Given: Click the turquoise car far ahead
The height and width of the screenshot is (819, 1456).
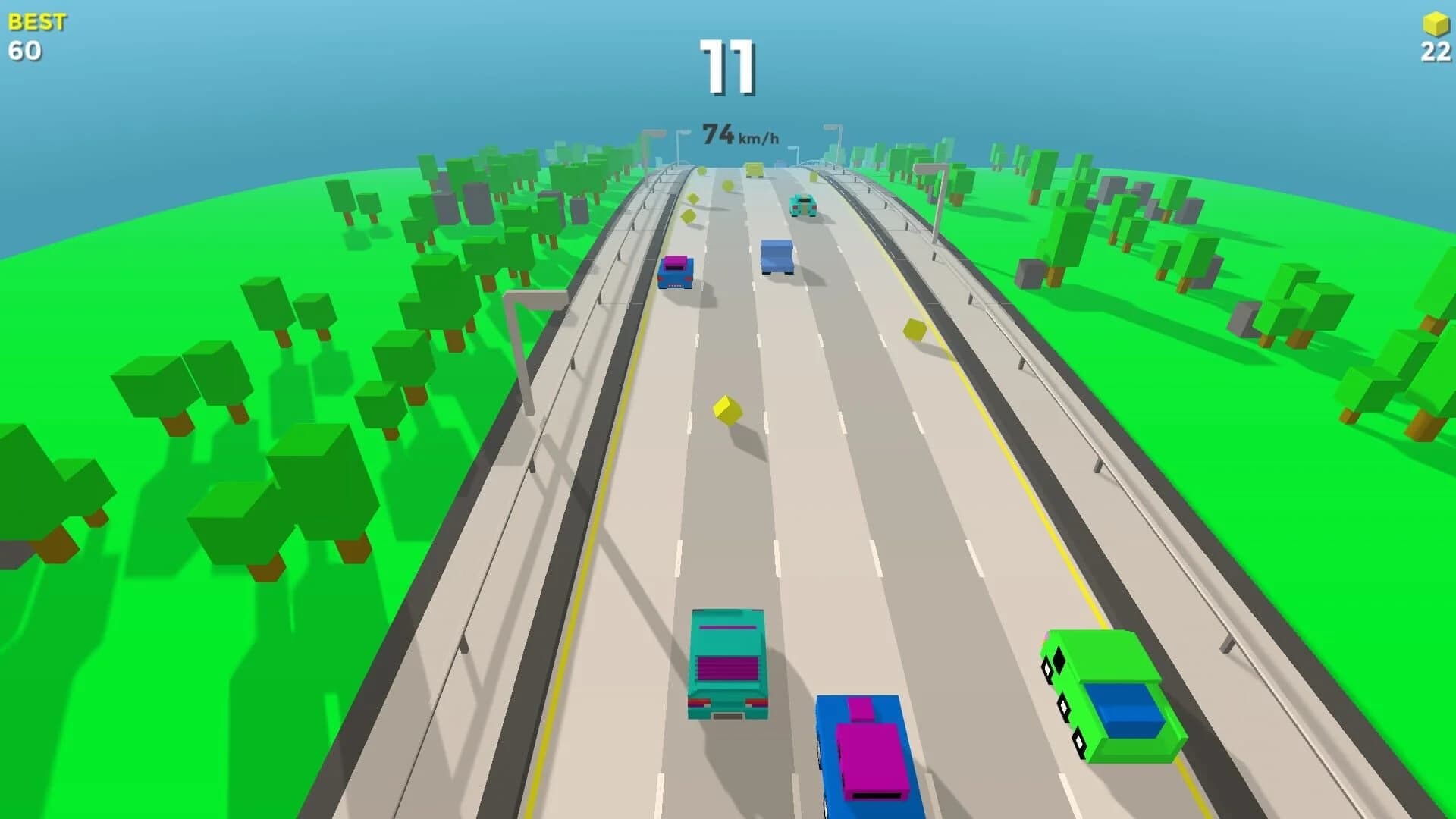Looking at the screenshot, I should [804, 205].
